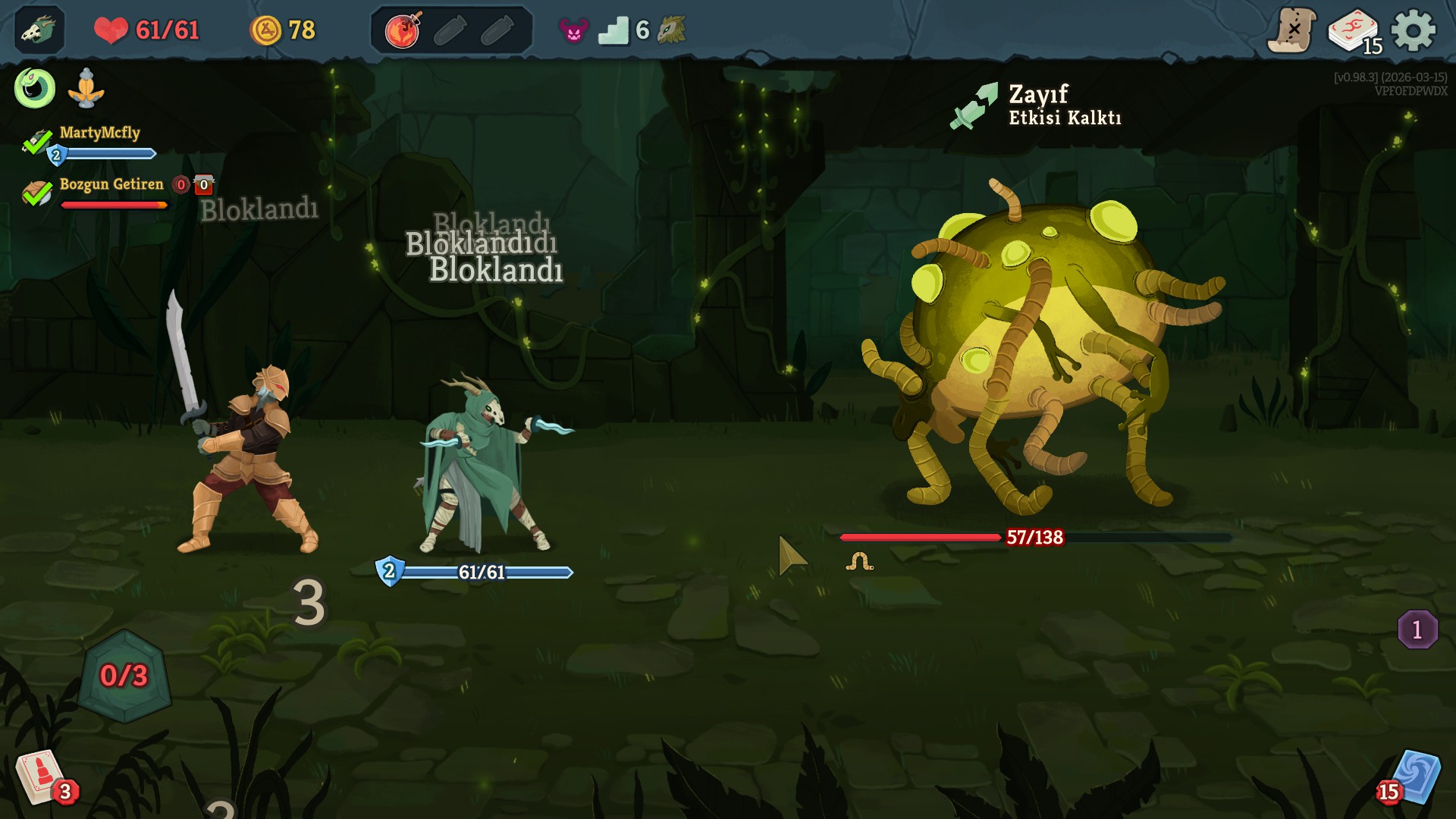
Task: Open the settings gear menu
Action: point(1414,30)
